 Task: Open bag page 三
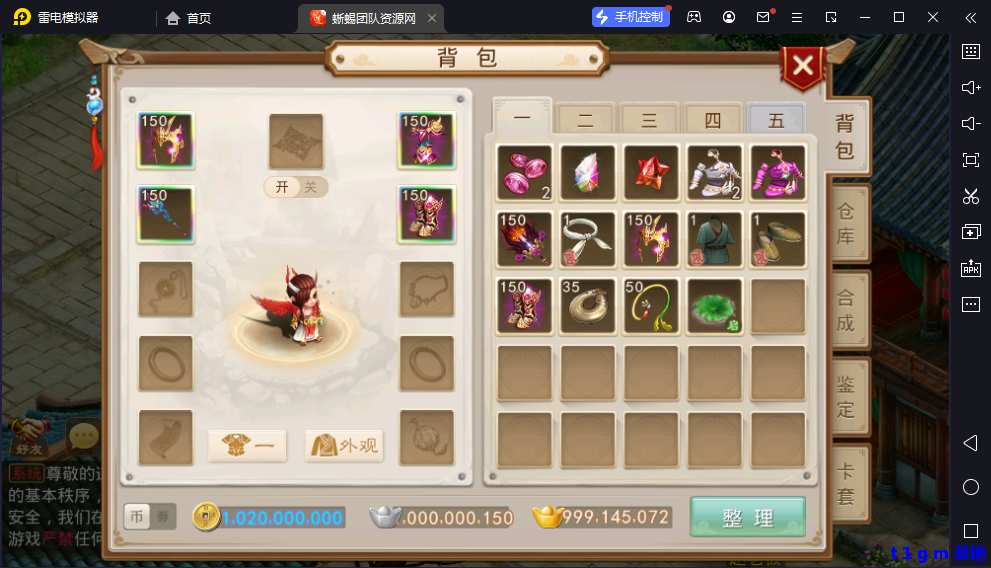click(649, 121)
